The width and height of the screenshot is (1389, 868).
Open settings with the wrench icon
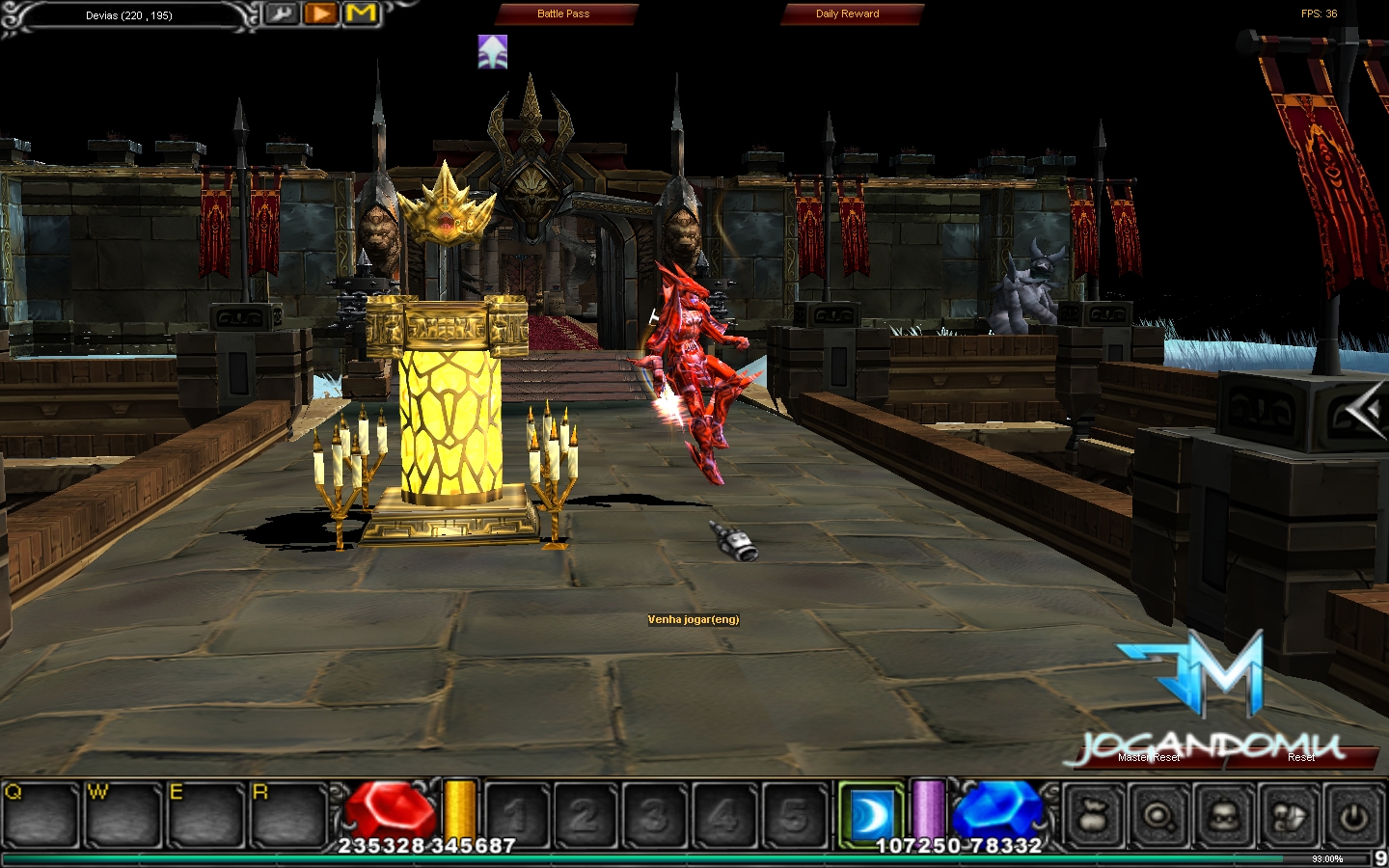tap(282, 14)
